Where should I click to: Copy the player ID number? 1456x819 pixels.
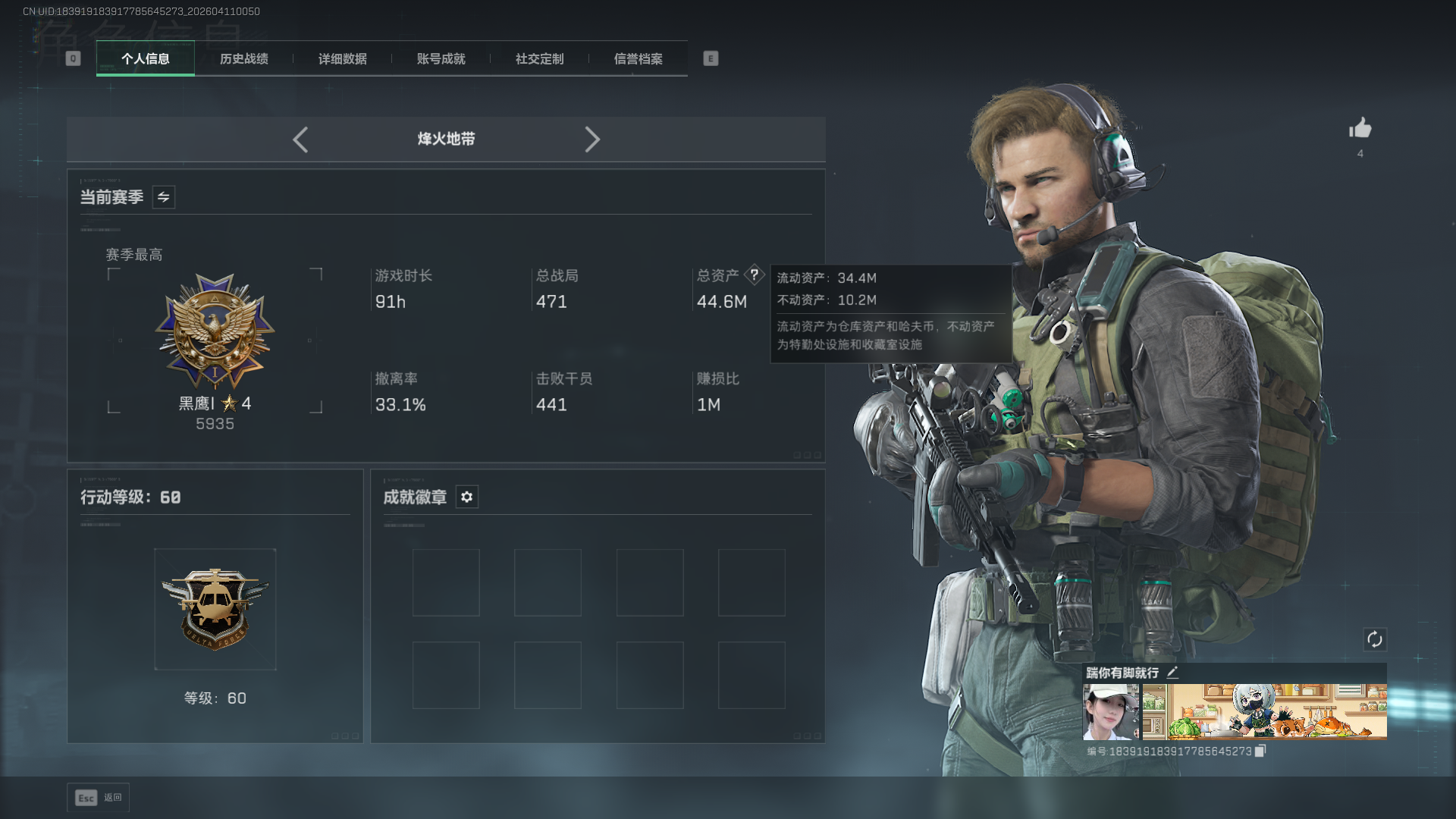click(1260, 751)
